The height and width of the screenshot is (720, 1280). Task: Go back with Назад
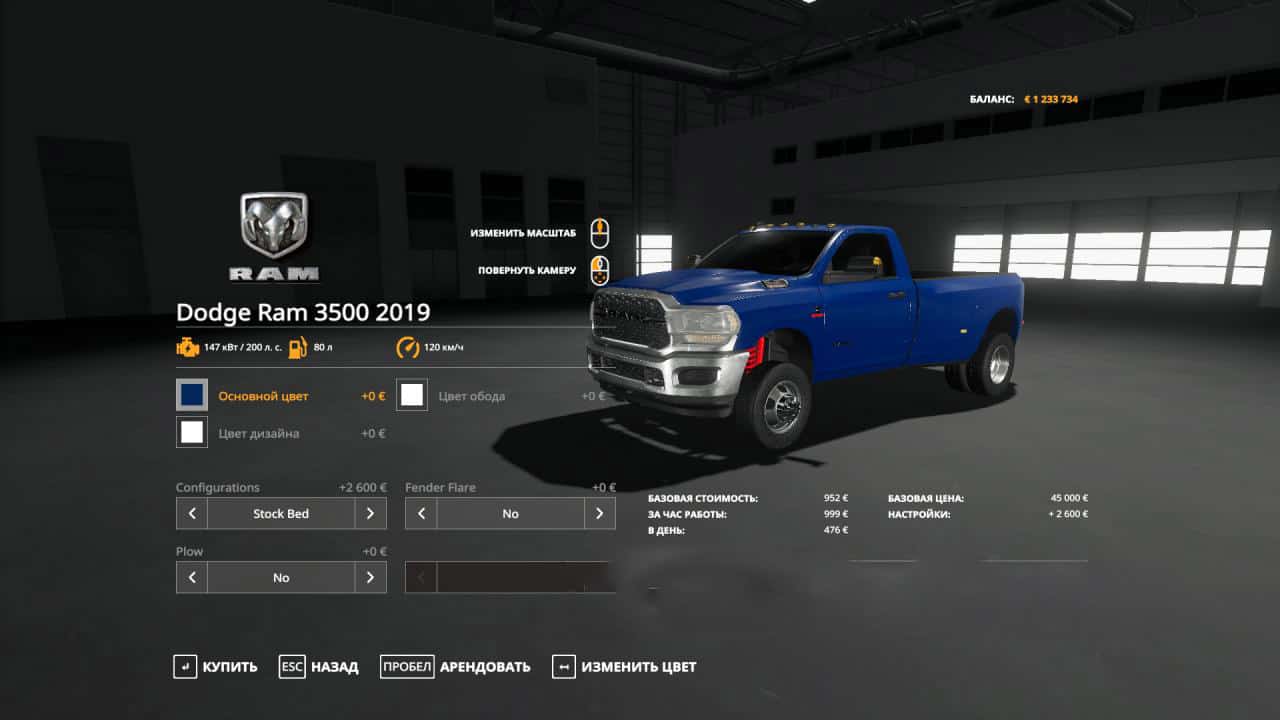point(318,667)
